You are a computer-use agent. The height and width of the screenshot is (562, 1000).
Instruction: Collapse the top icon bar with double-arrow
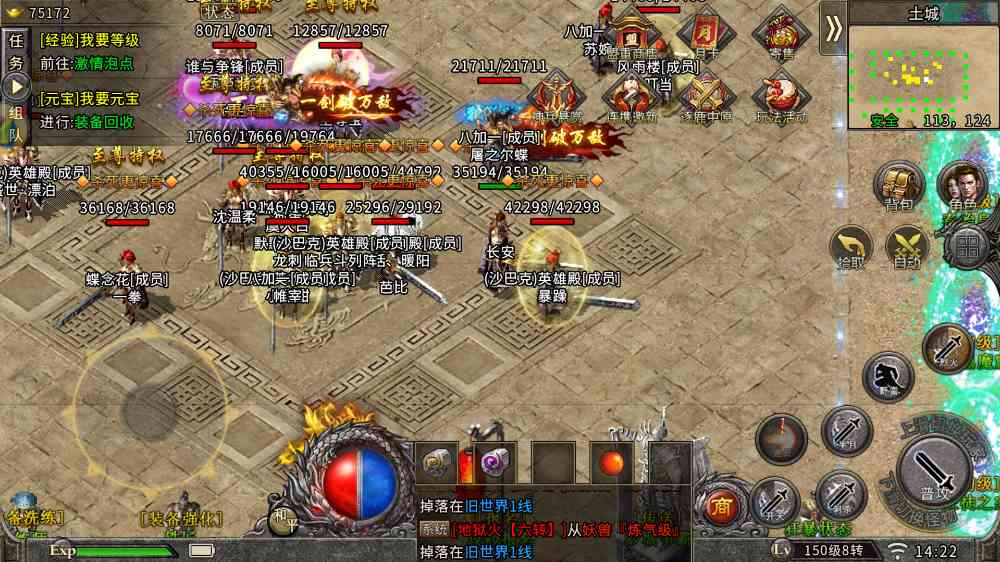coord(833,28)
